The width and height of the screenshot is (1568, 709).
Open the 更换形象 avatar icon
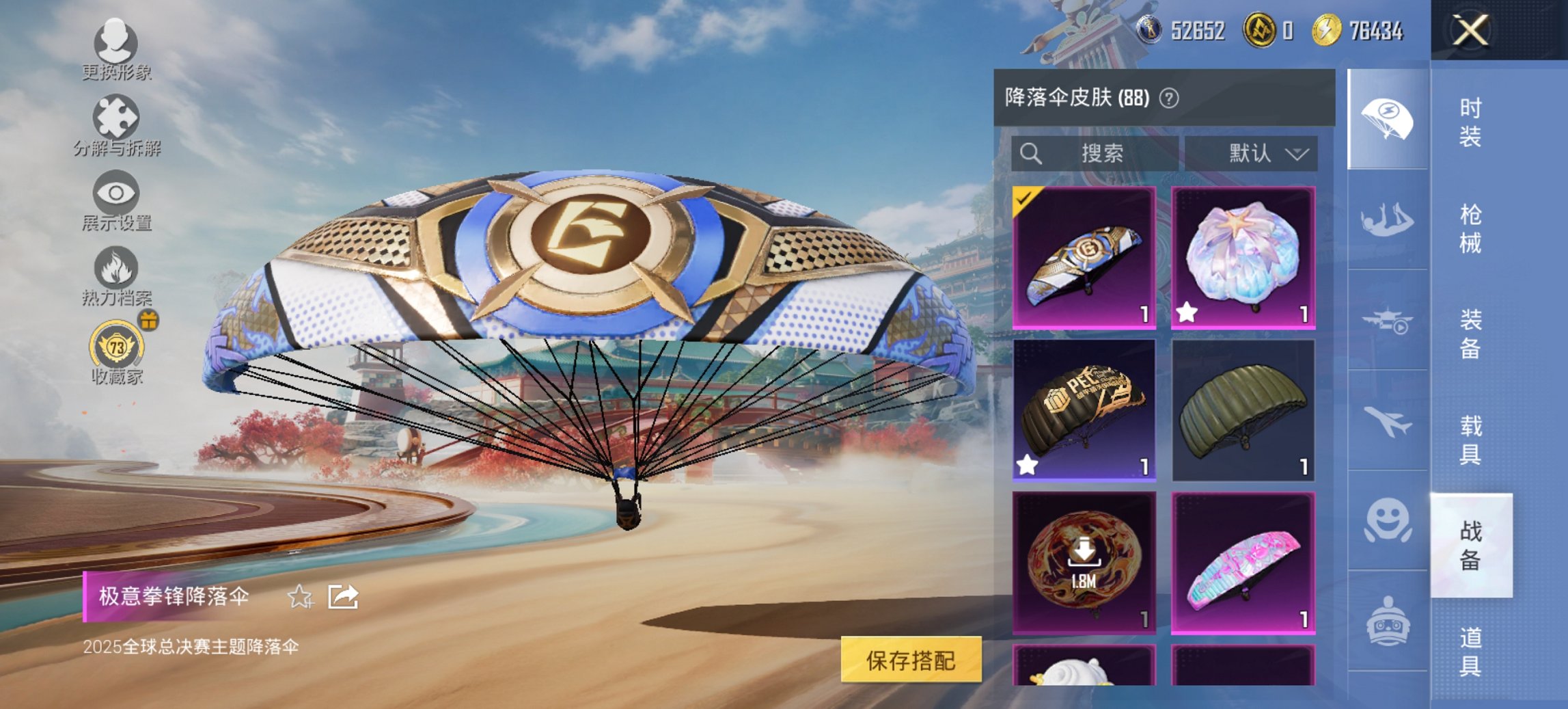click(x=116, y=46)
